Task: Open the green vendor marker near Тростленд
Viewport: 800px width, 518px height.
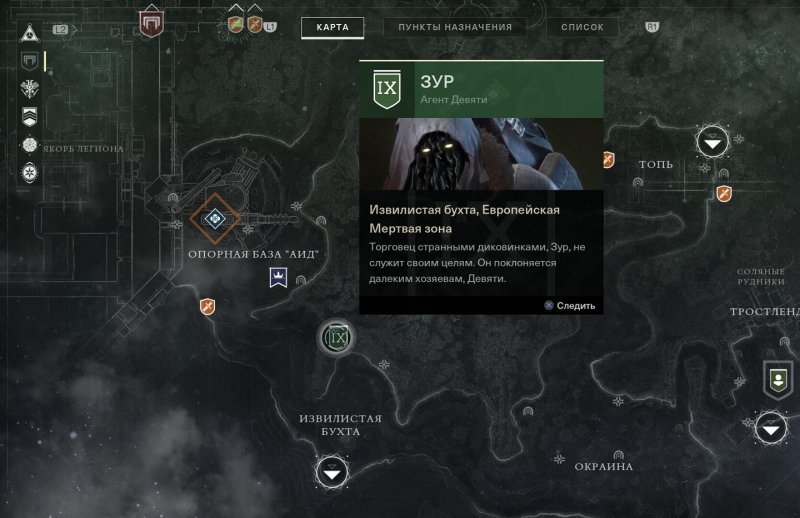Action: click(776, 377)
